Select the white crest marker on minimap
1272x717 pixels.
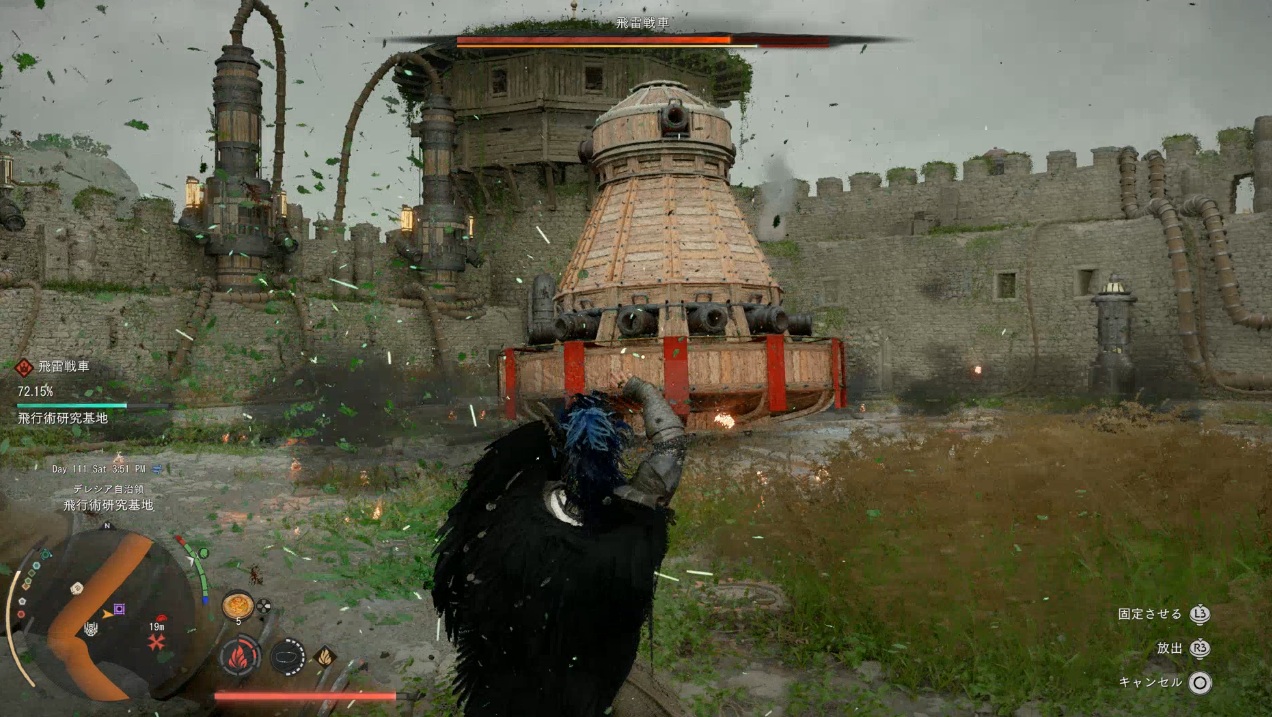tap(91, 629)
